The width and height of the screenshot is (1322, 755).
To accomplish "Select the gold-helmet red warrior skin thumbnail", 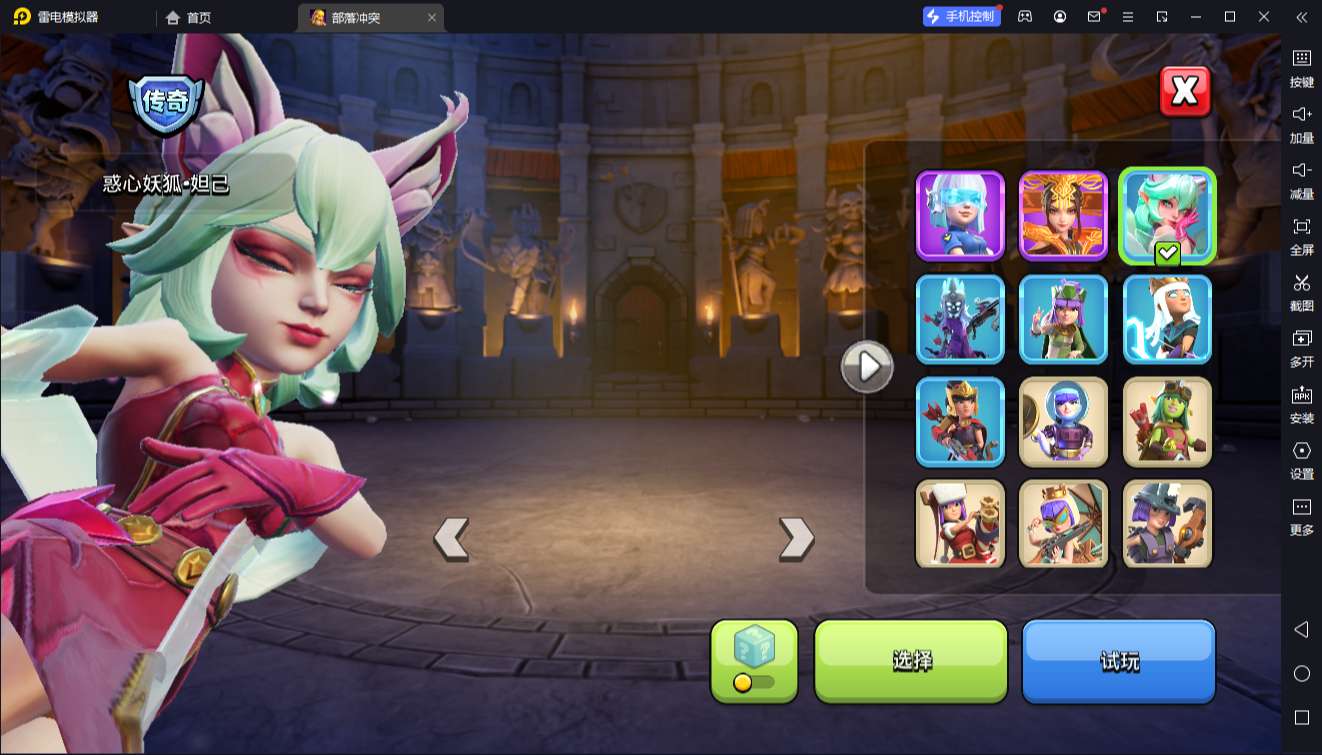I will pyautogui.click(x=960, y=422).
